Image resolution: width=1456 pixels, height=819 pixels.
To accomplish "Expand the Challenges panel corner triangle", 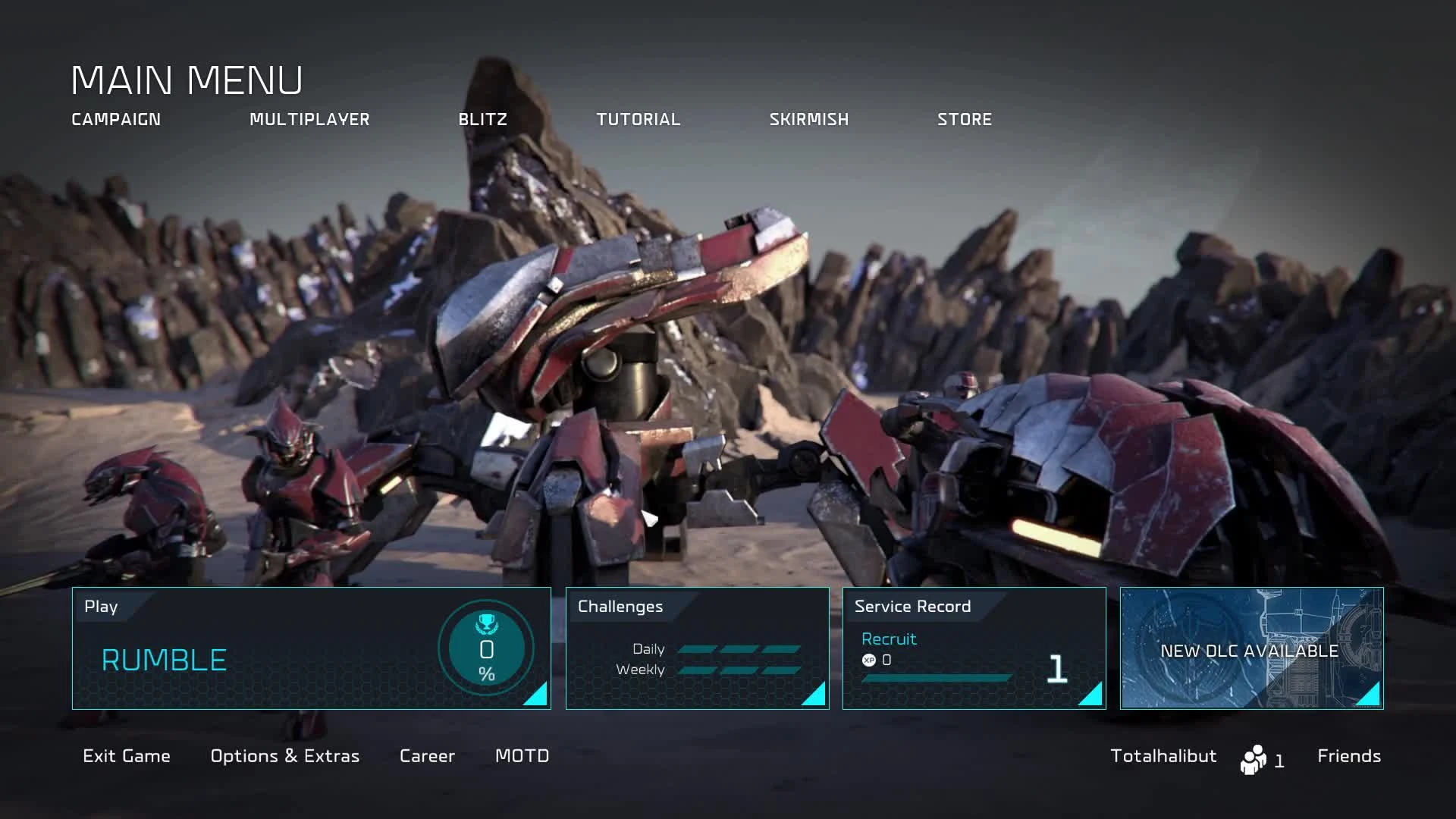I will 817,698.
